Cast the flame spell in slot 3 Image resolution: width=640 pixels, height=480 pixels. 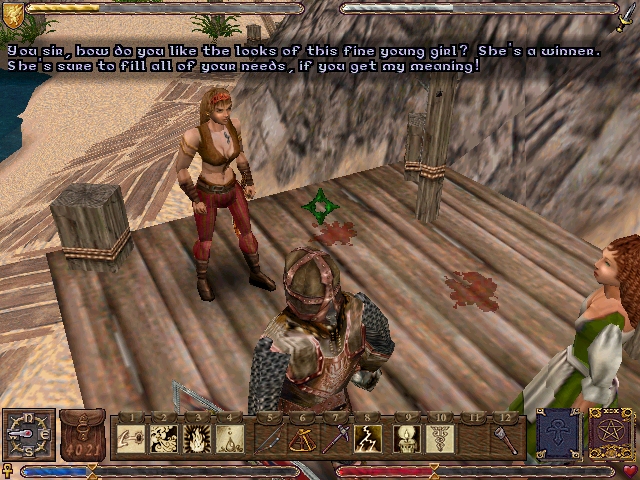click(x=199, y=438)
